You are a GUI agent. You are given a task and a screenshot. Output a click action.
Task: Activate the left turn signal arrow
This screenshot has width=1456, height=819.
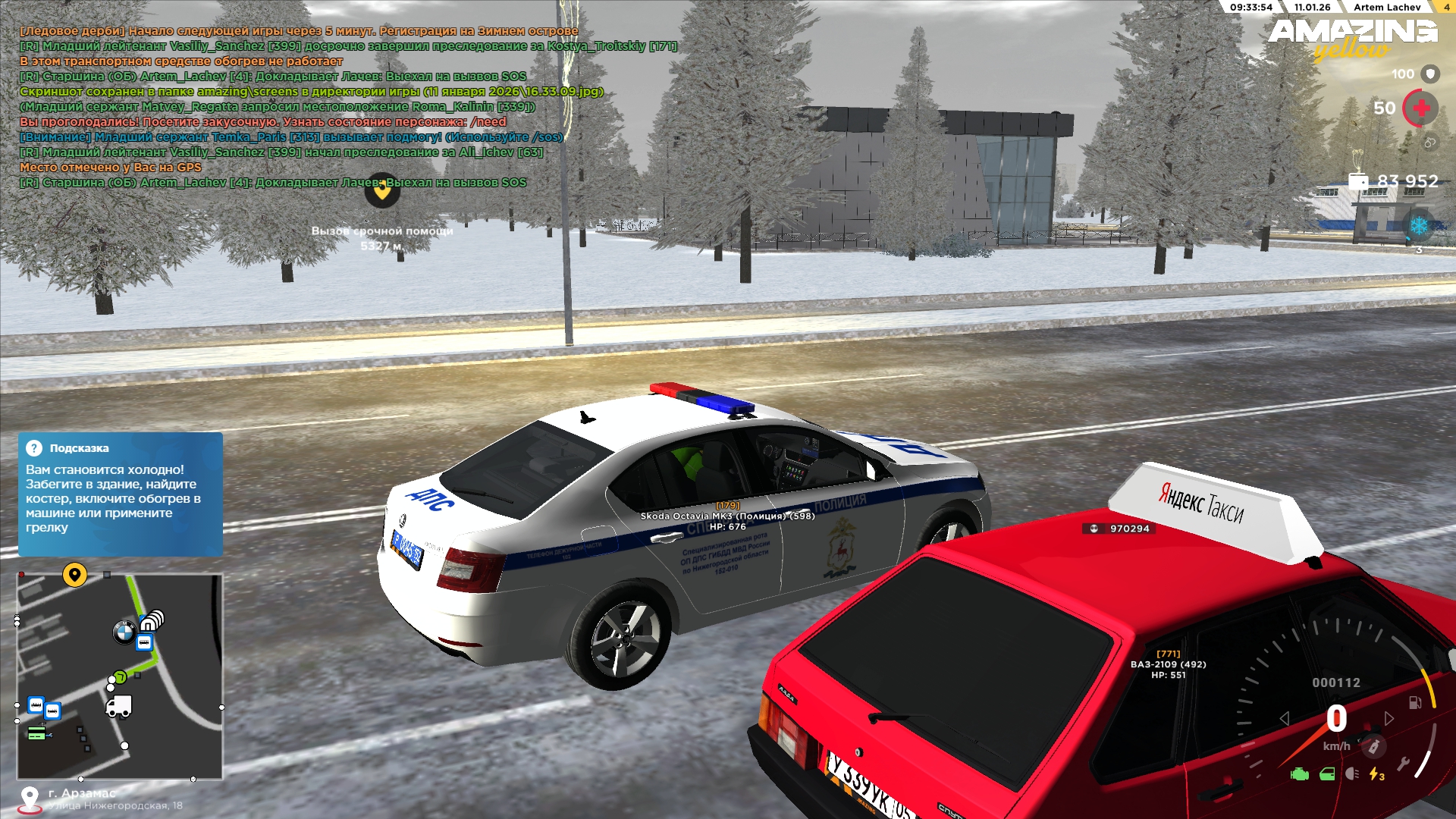[x=1285, y=718]
